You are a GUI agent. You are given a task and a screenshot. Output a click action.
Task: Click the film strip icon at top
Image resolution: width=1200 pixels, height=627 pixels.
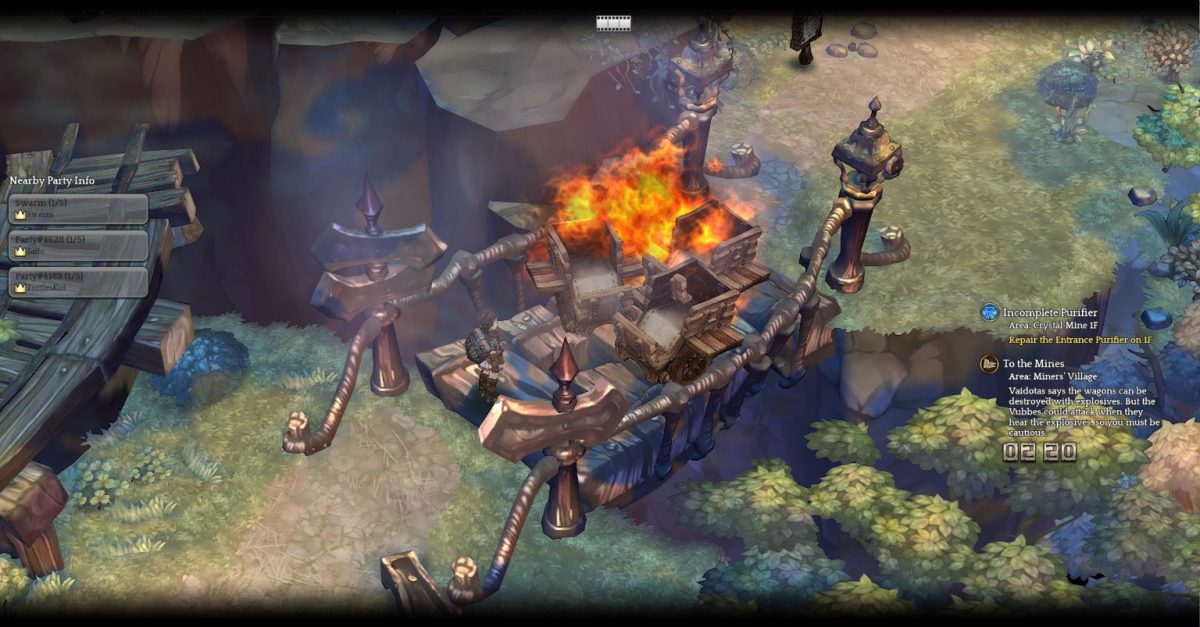[613, 23]
